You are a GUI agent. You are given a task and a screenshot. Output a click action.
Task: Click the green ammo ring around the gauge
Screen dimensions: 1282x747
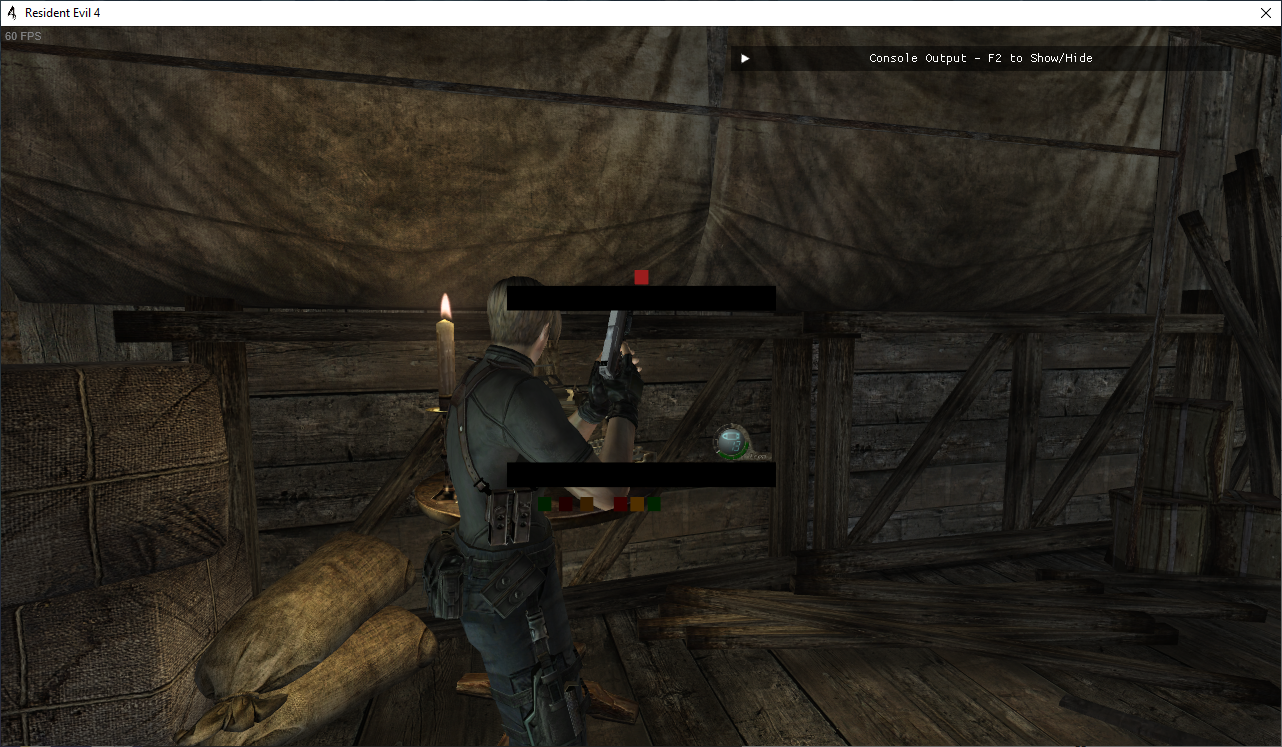click(733, 456)
